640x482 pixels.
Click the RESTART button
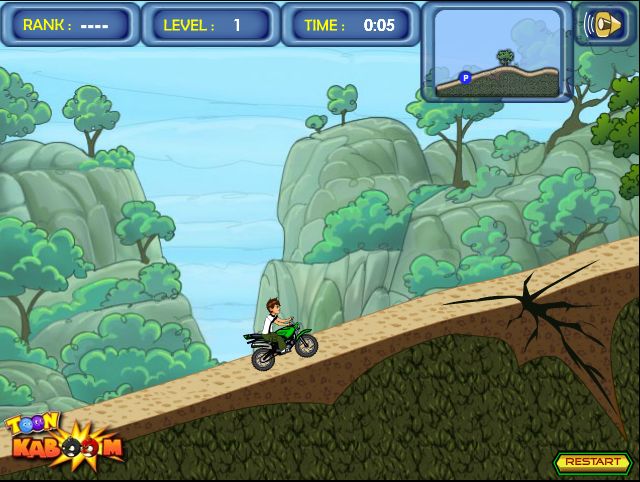(x=590, y=462)
